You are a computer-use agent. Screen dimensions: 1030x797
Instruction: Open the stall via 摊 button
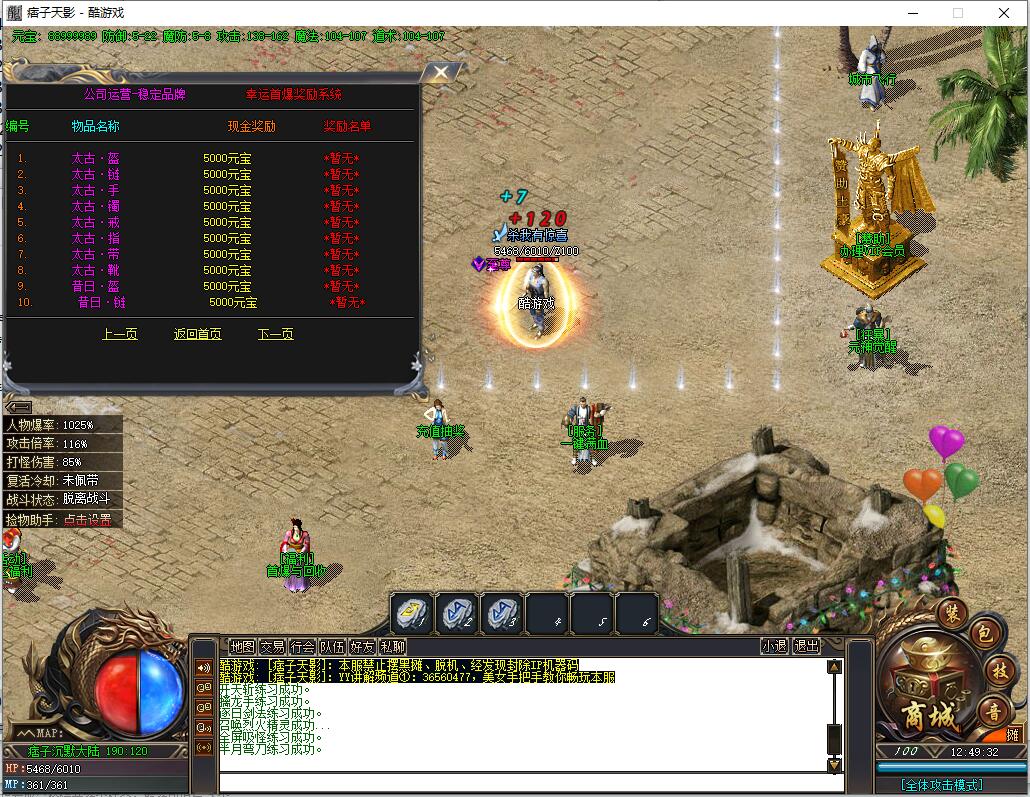(x=1014, y=735)
